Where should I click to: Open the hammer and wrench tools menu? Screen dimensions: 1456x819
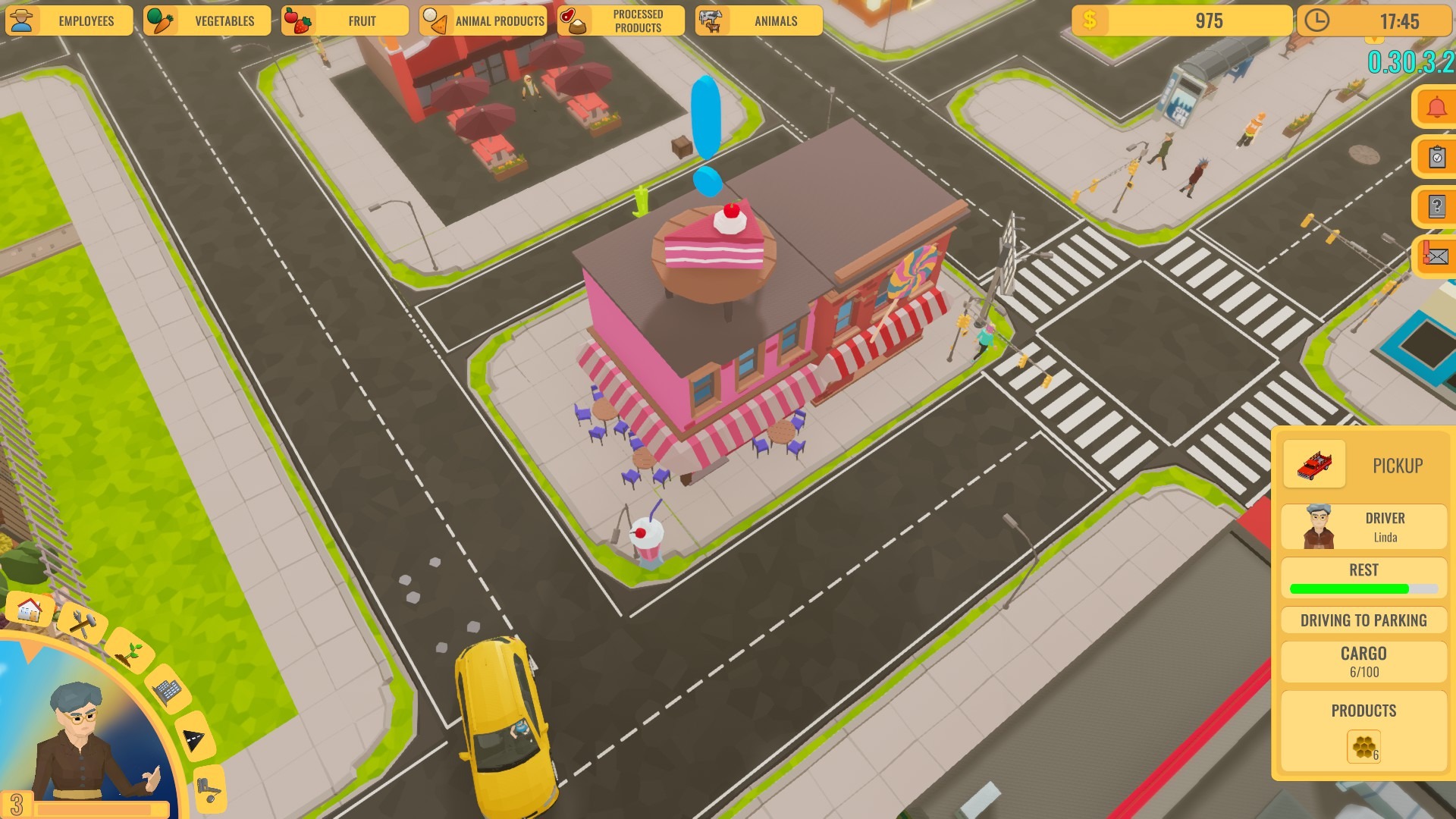pyautogui.click(x=82, y=623)
